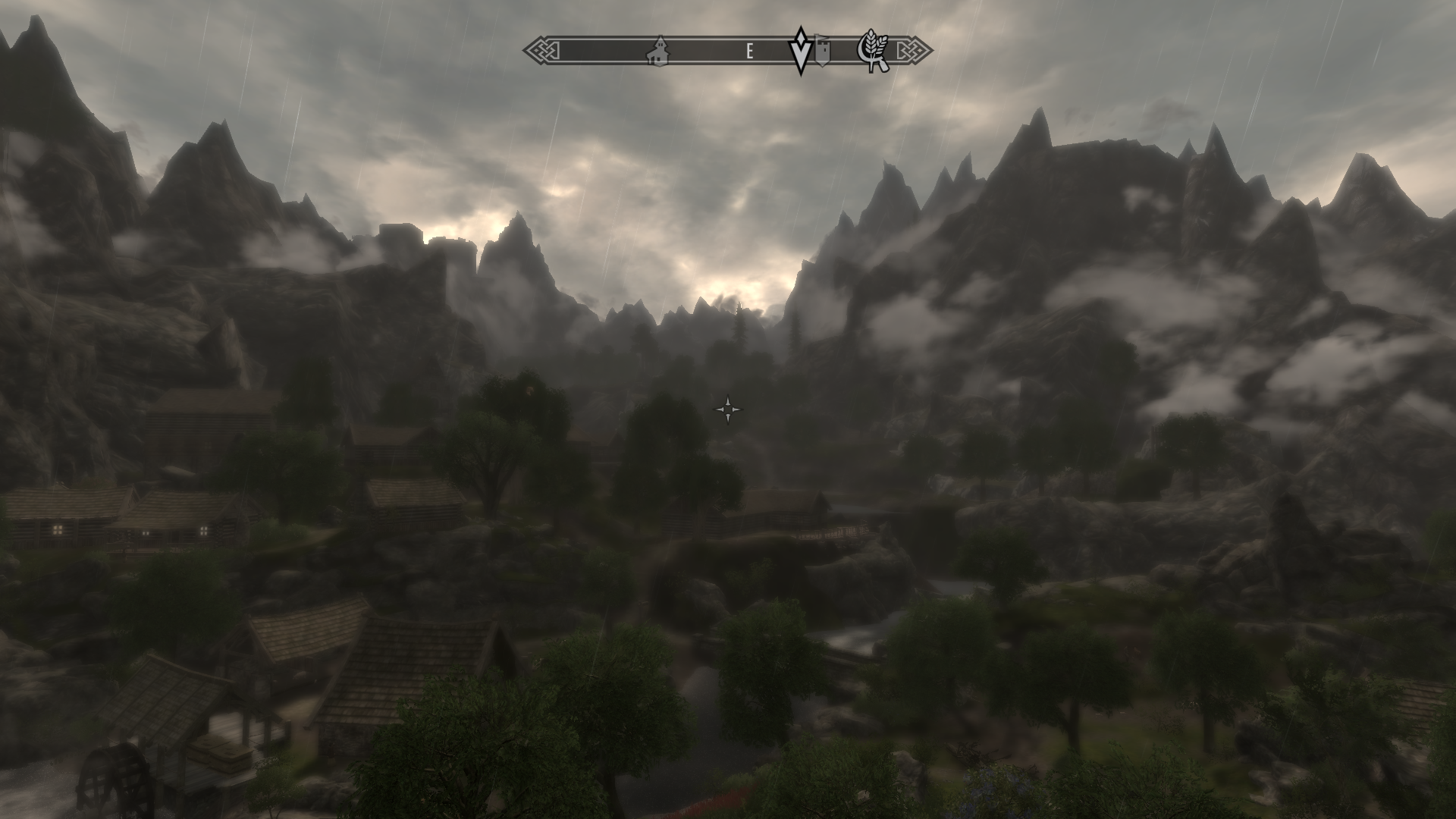Click the settlement house marker on the compass
1456x819 pixels.
click(x=657, y=51)
